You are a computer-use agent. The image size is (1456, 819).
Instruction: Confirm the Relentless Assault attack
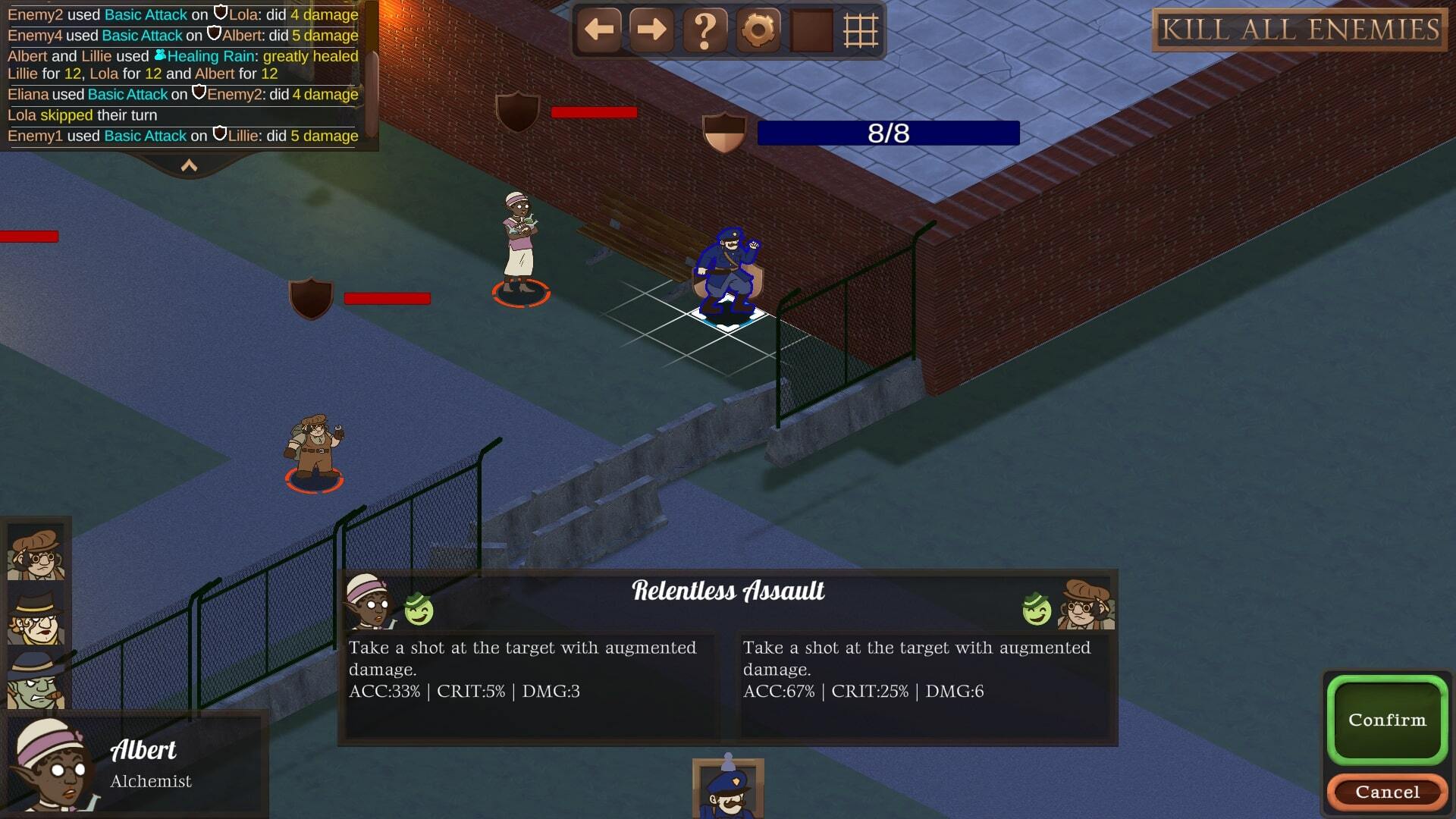pyautogui.click(x=1386, y=719)
